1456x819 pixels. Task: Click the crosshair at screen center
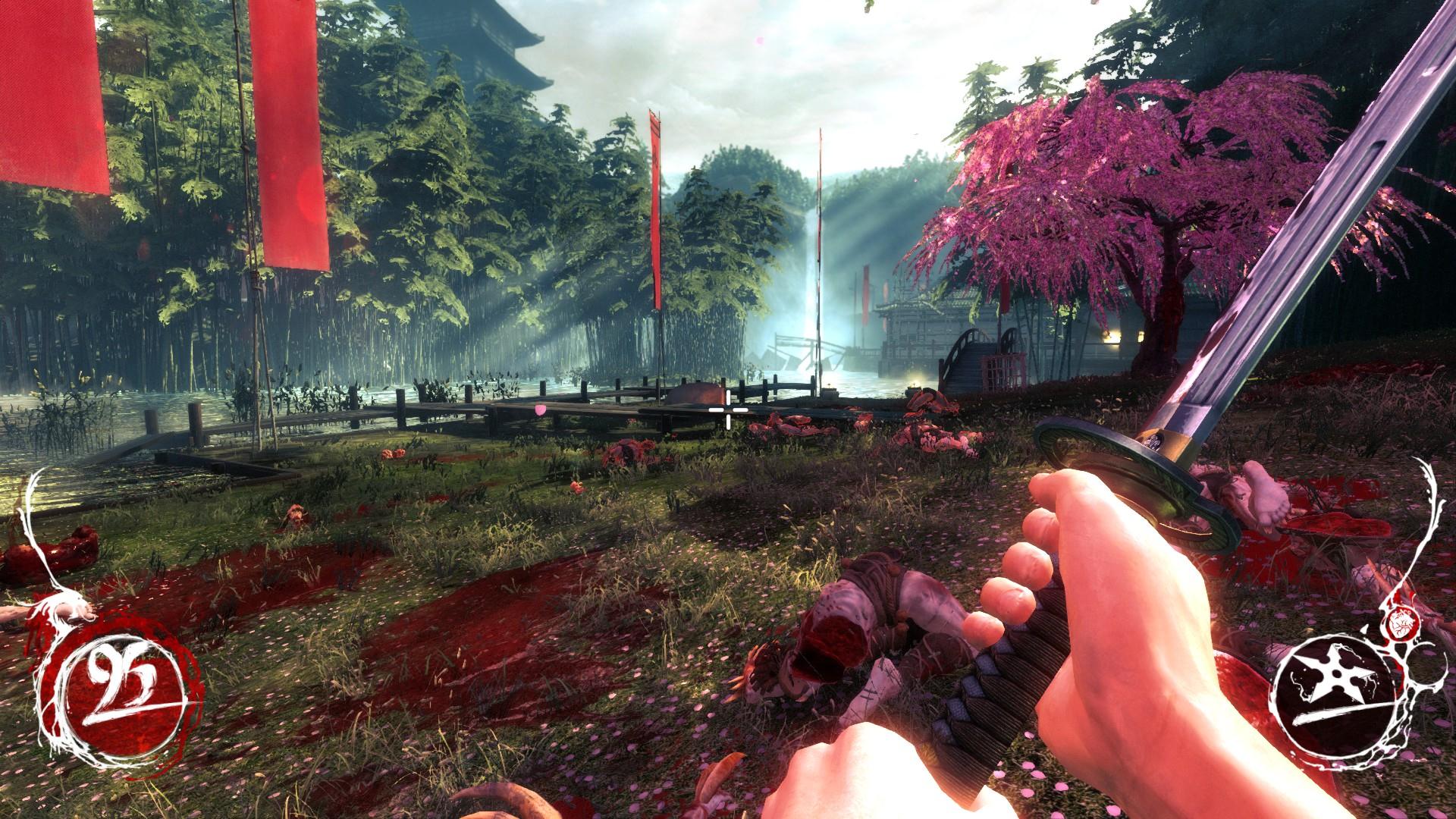coord(727,409)
